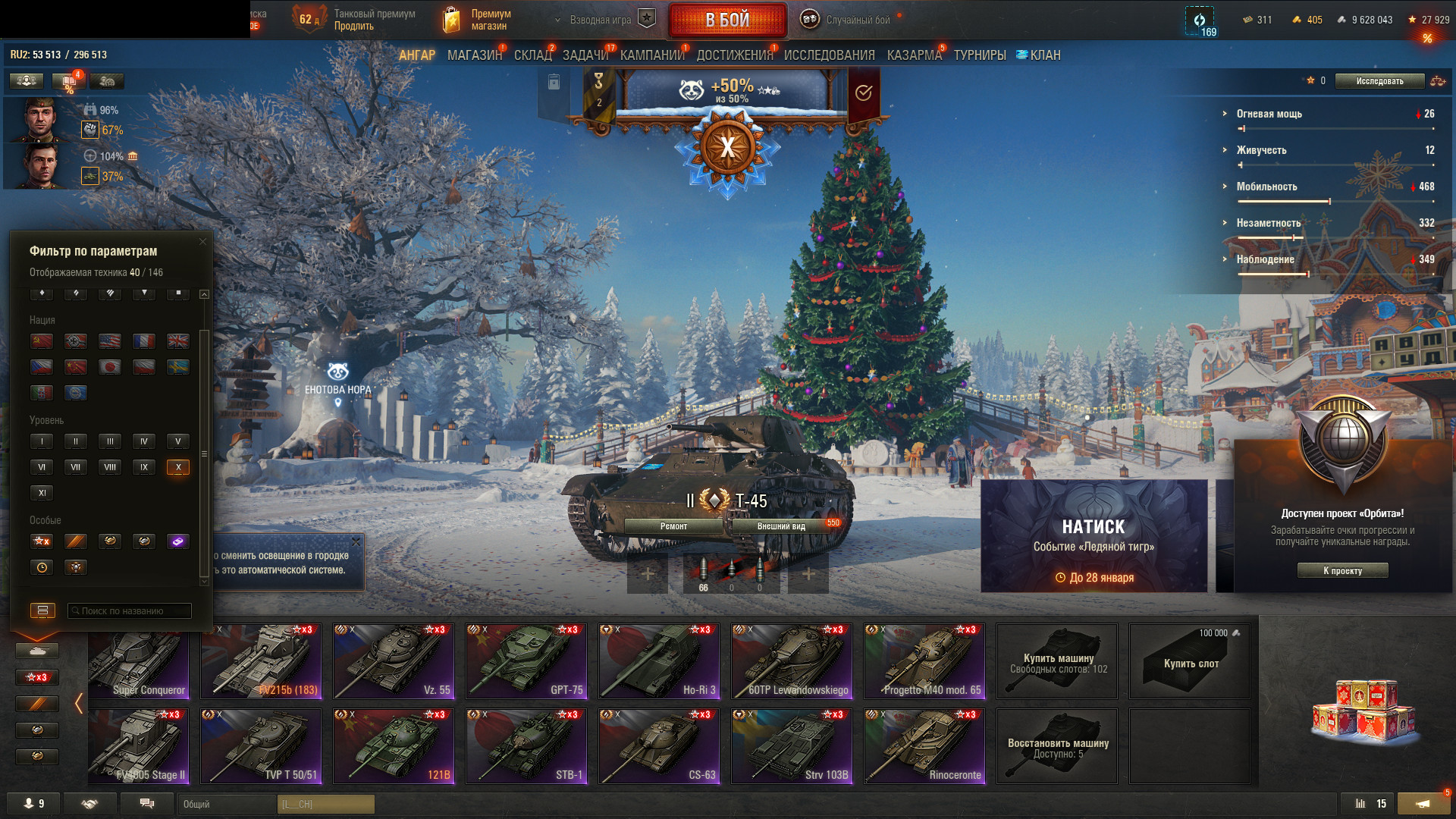The height and width of the screenshot is (819, 1456).
Task: Select the Super Conqueror tank
Action: pyautogui.click(x=138, y=661)
